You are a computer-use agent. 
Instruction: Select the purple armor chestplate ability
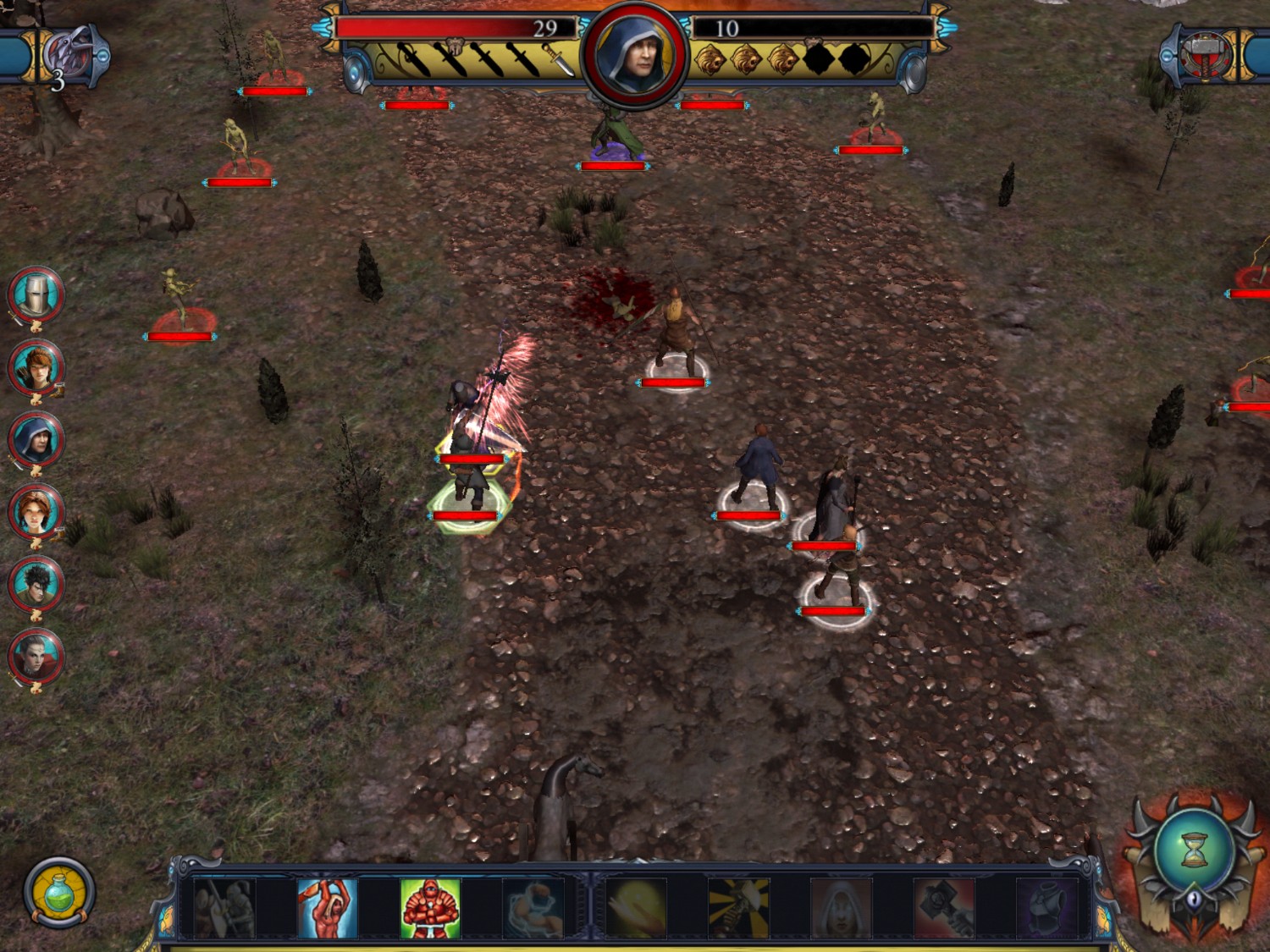[1046, 909]
